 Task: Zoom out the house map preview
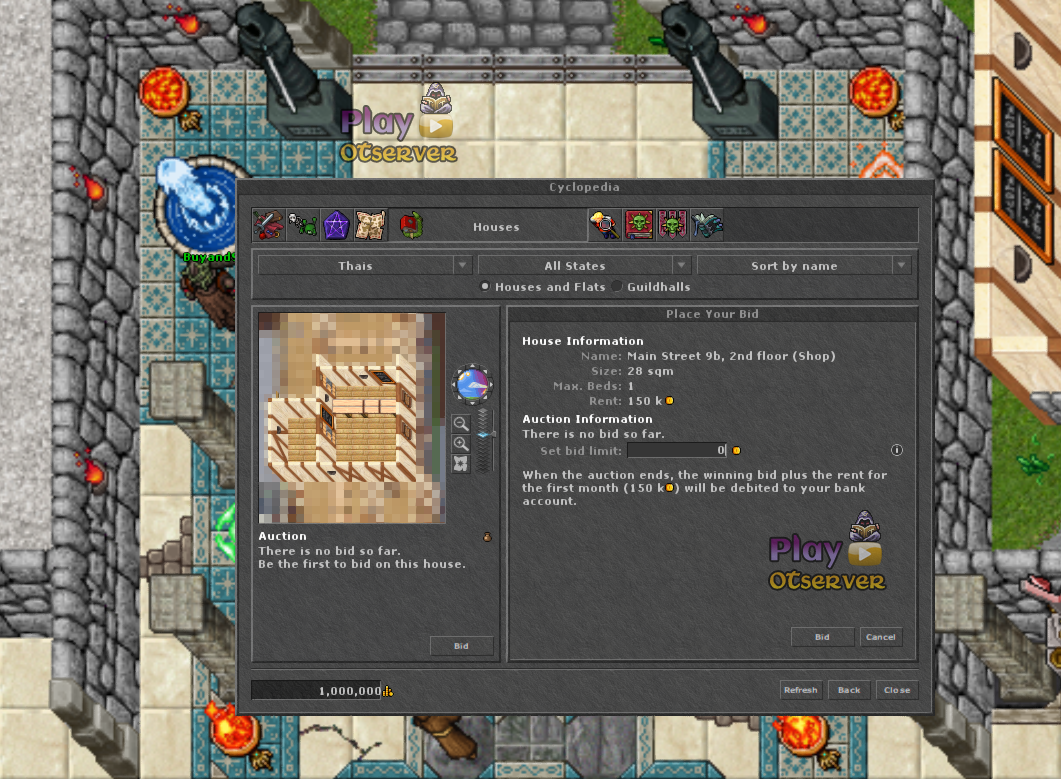click(461, 424)
